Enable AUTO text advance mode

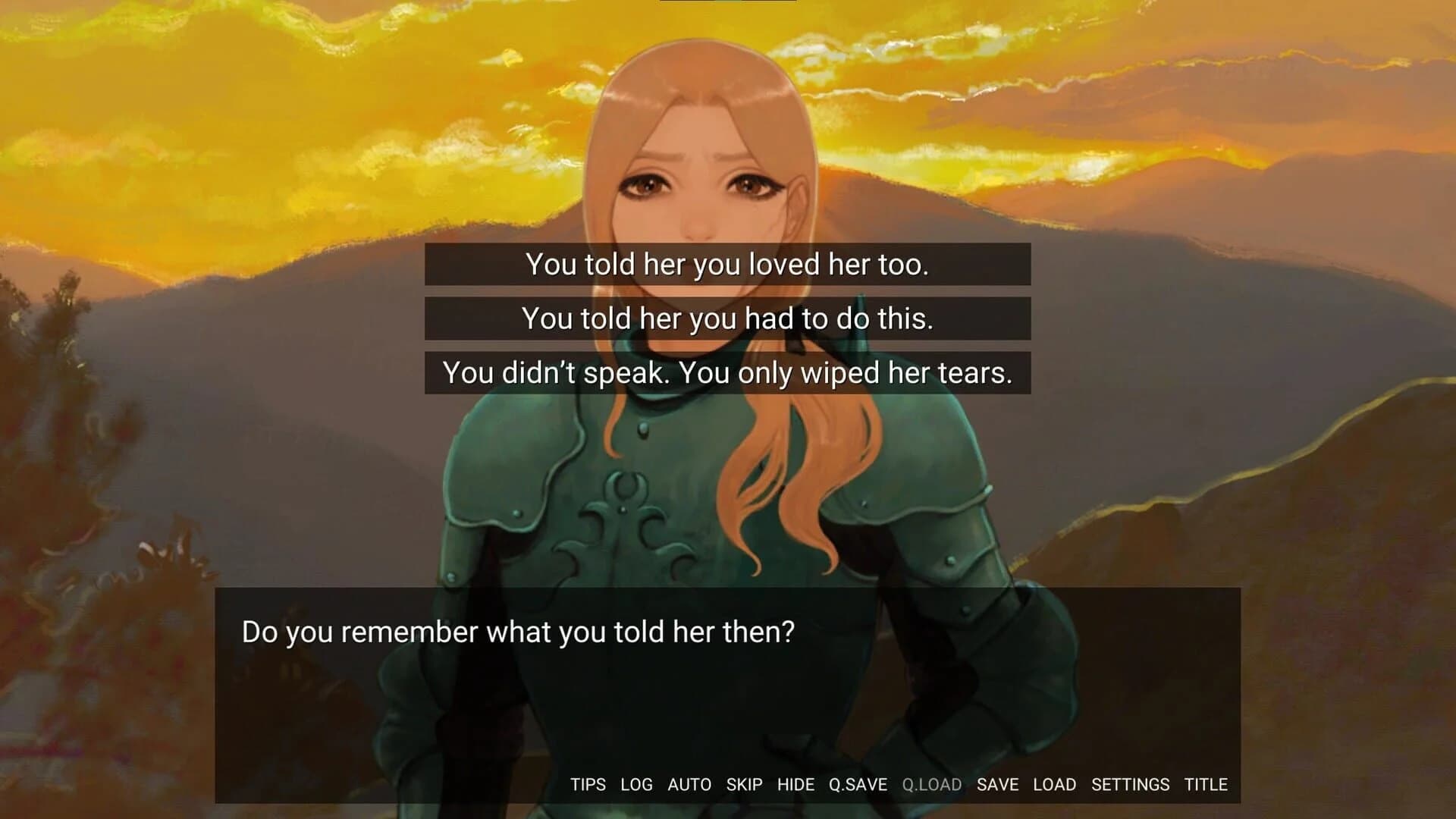[689, 785]
